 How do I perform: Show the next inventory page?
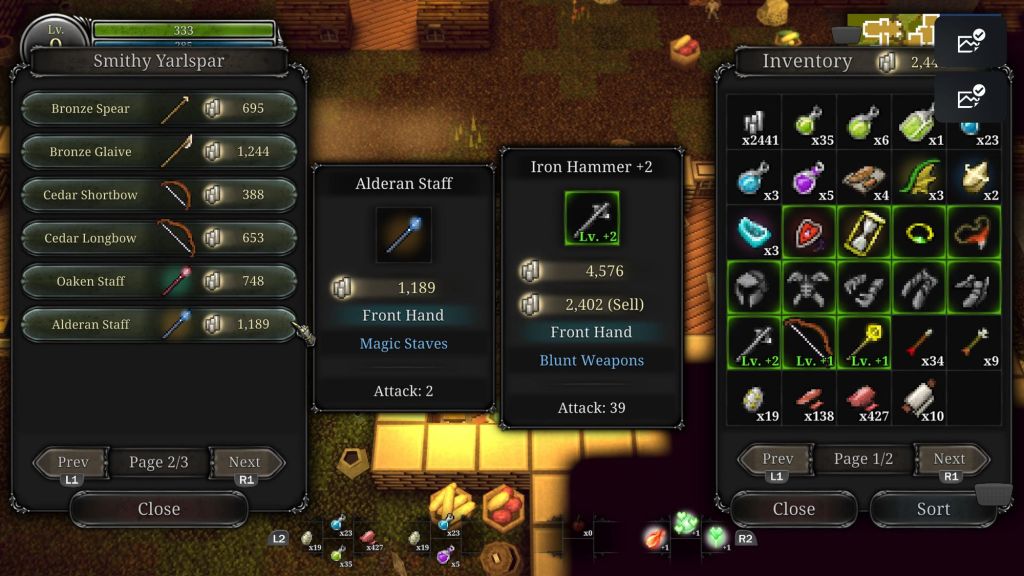point(949,460)
